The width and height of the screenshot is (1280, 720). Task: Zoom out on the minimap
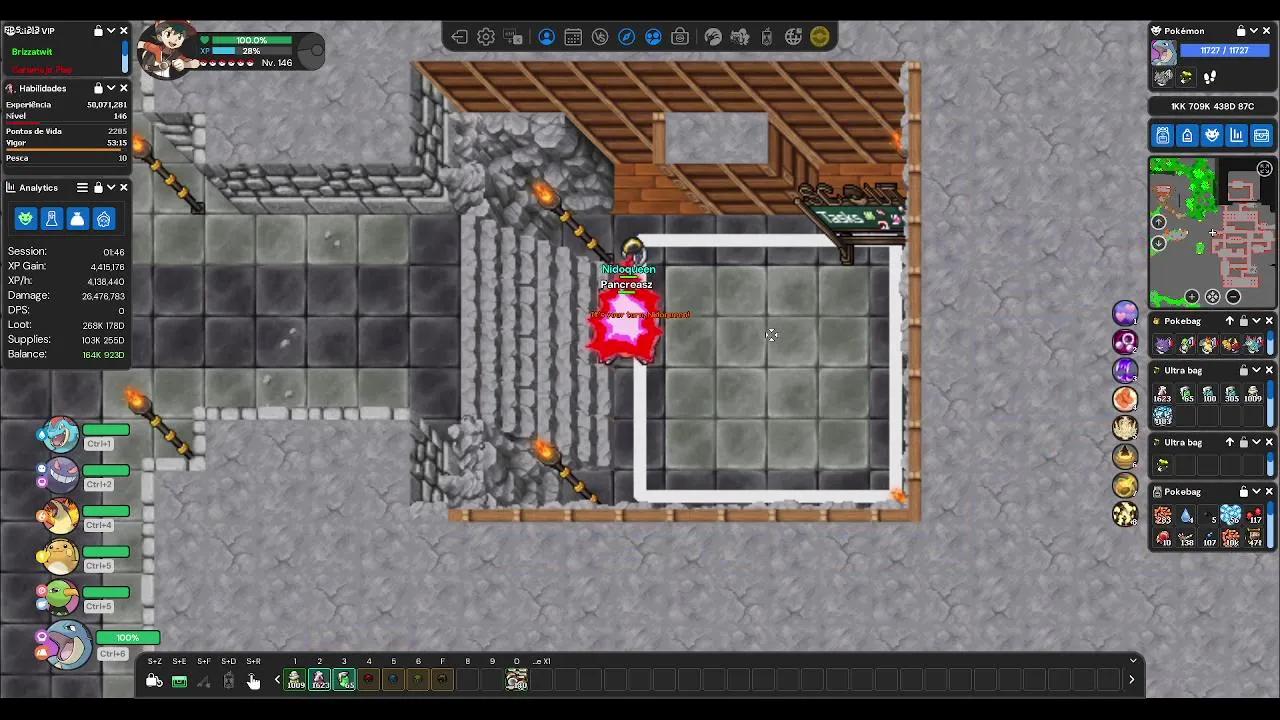pos(1233,296)
